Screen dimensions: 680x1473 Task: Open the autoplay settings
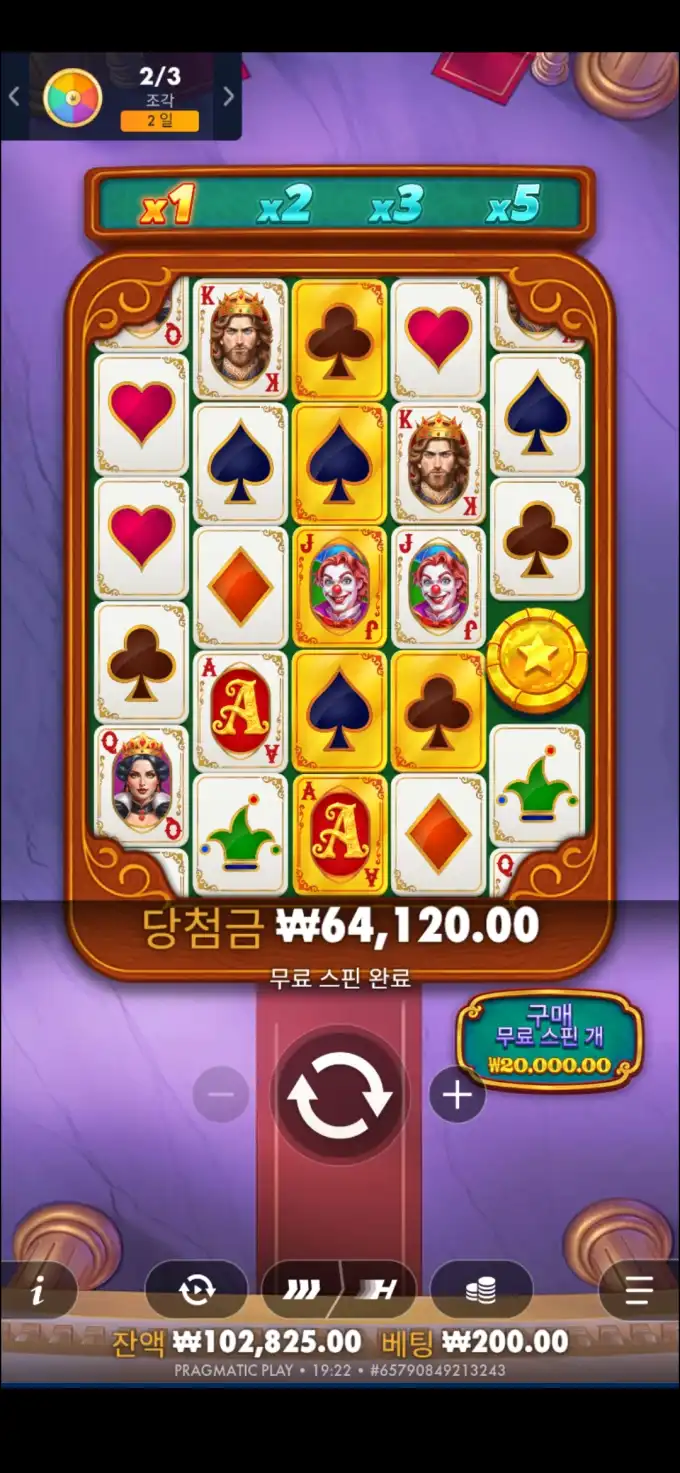[196, 1291]
